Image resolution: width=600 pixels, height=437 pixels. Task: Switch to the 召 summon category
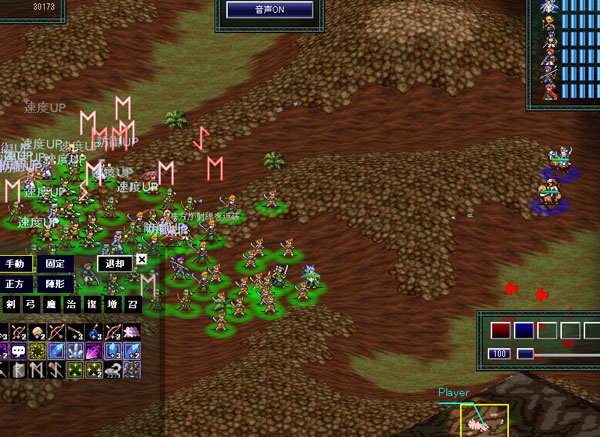tap(131, 305)
